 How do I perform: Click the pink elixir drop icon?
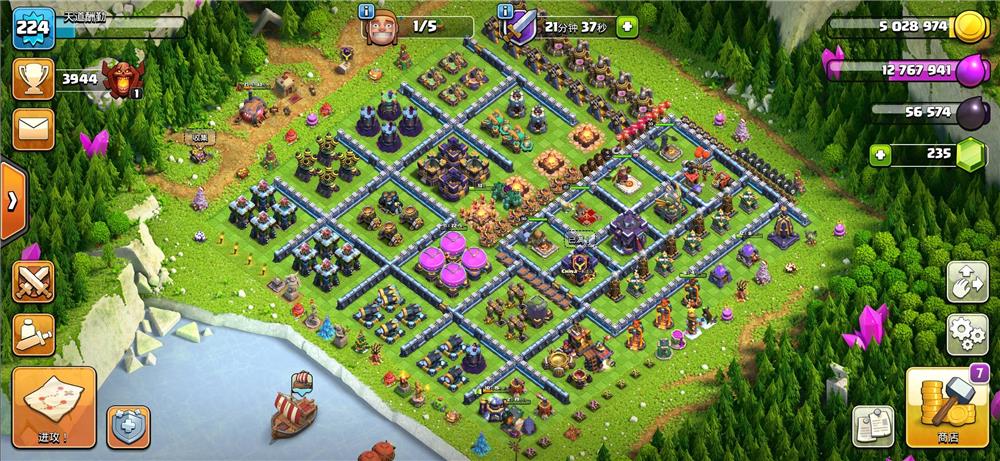click(x=971, y=71)
